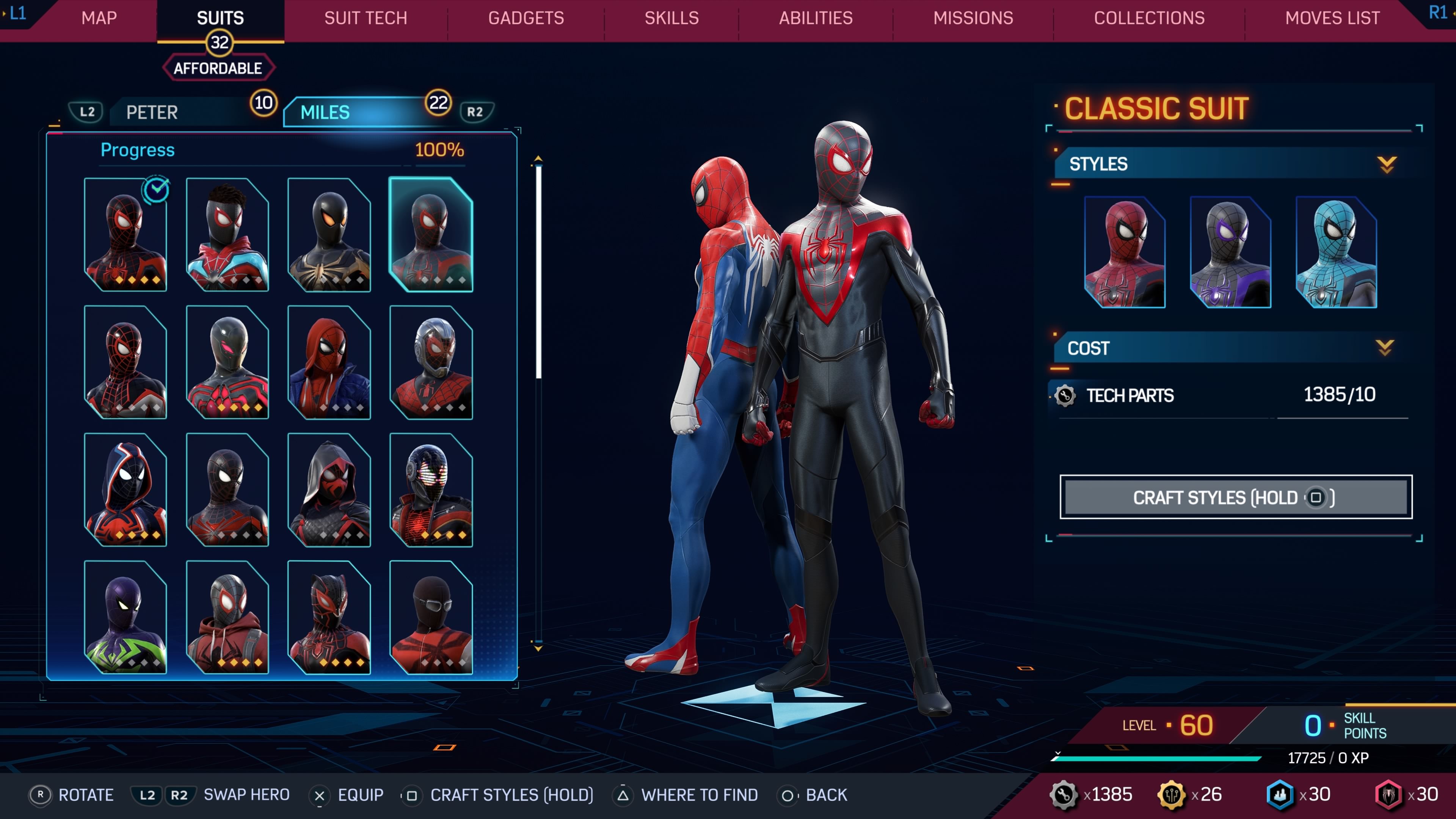
Task: Open the Moves List tab
Action: coord(1332,18)
